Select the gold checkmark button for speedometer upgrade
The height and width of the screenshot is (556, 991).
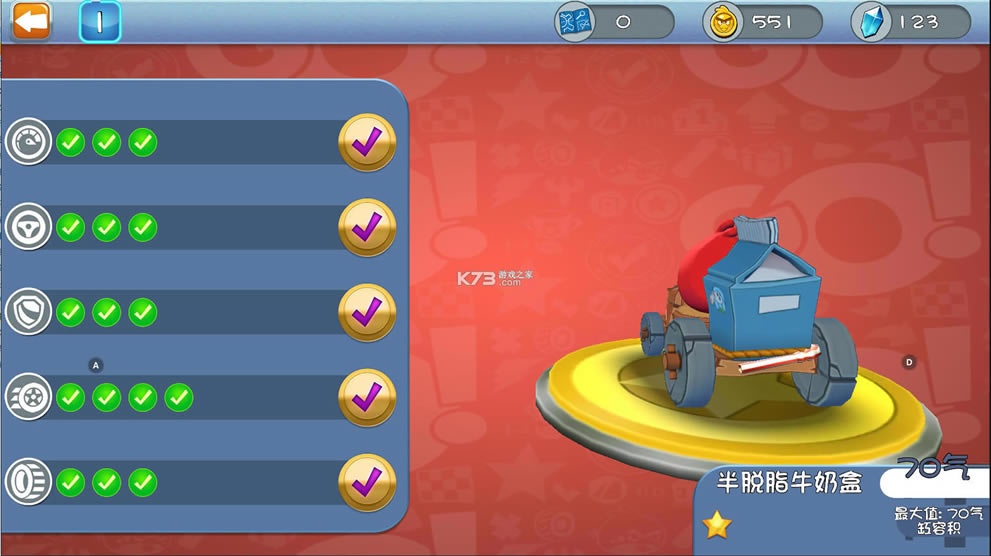pyautogui.click(x=367, y=143)
